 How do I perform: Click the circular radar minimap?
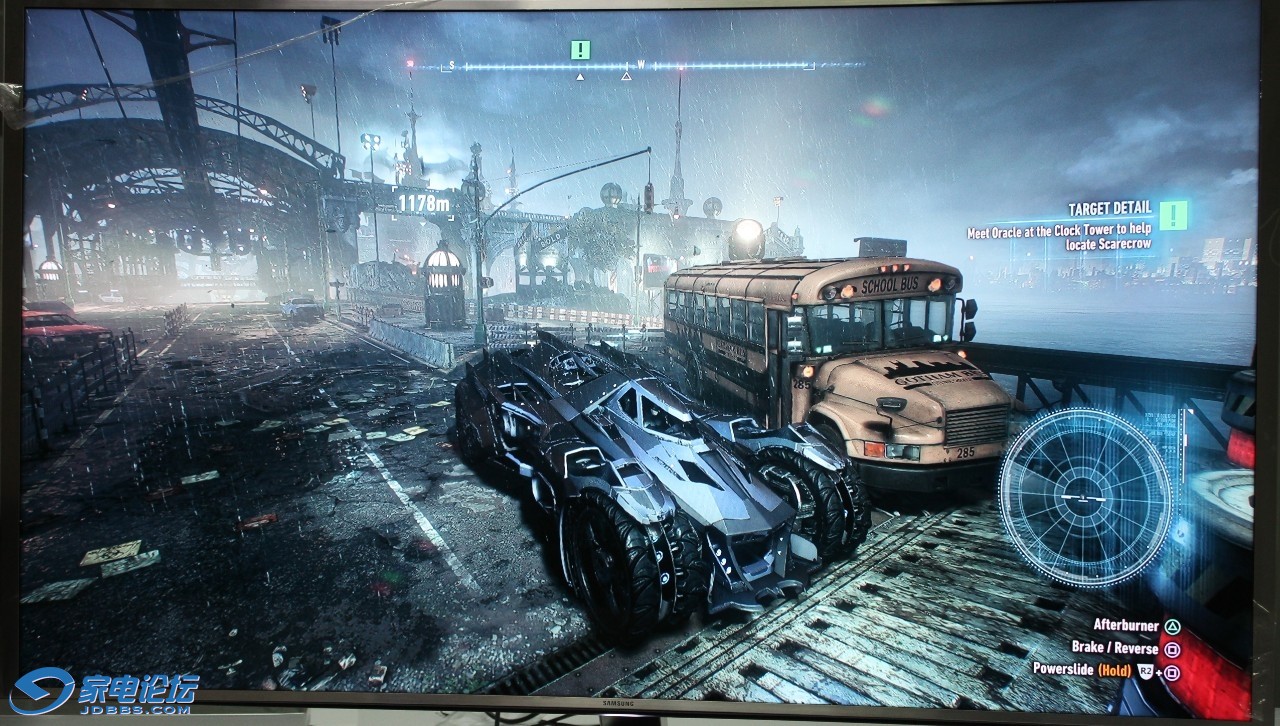(1084, 496)
